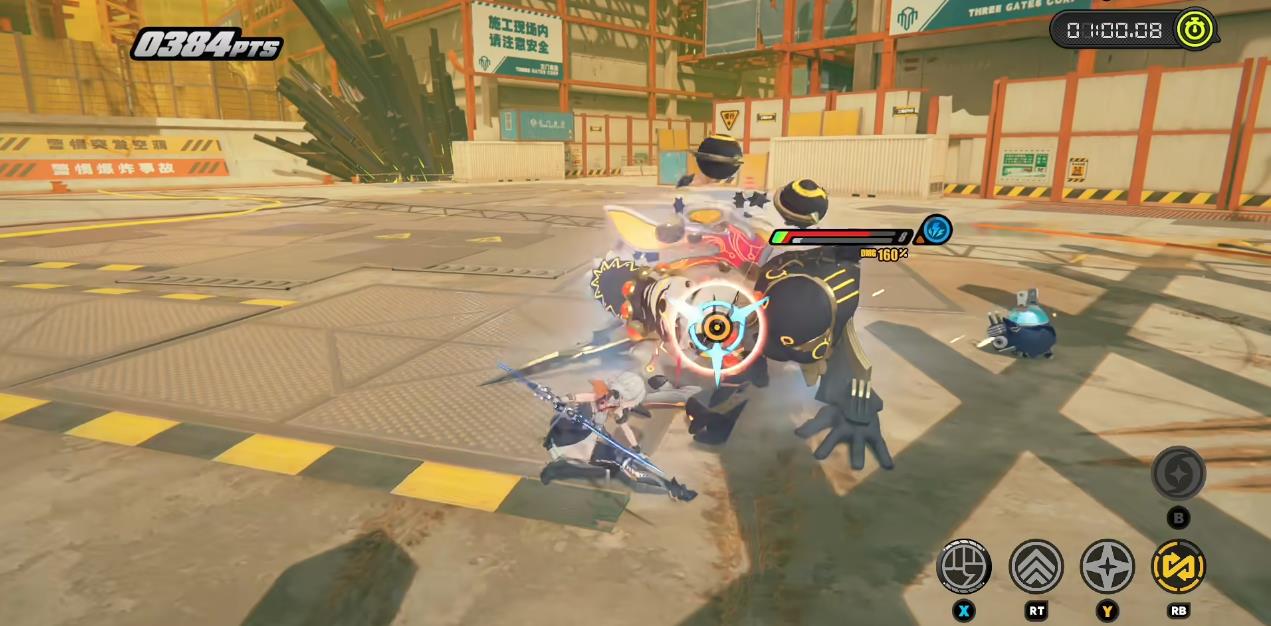This screenshot has width=1271, height=626.
Task: Tap the yellow character swap icon
Action: 1178,567
